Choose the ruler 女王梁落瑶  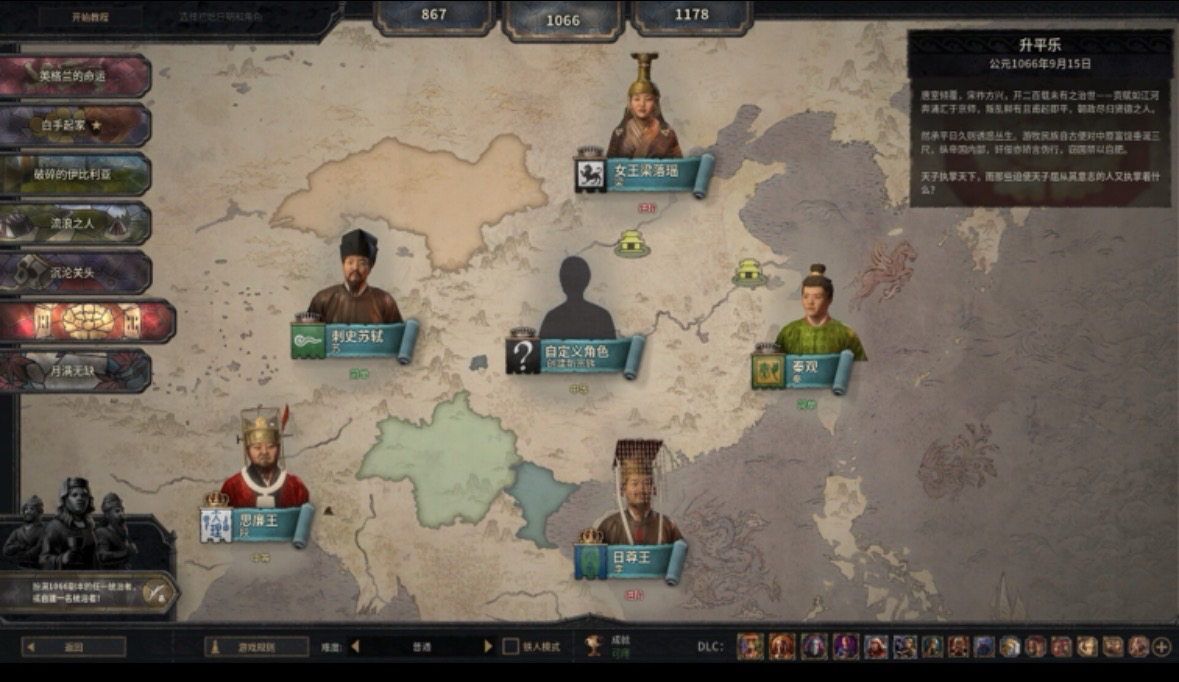pos(645,172)
